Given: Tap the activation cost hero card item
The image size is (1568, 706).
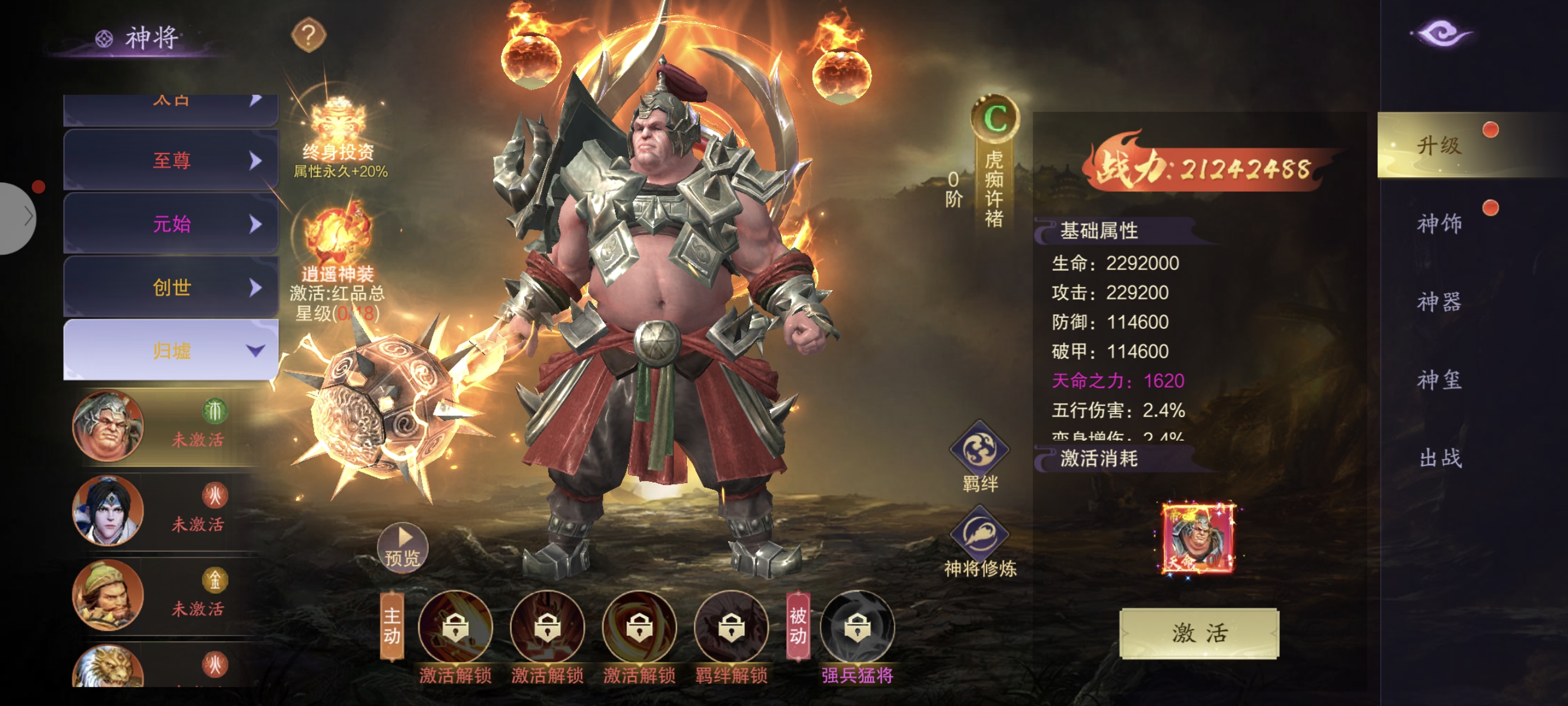Looking at the screenshot, I should point(1198,539).
